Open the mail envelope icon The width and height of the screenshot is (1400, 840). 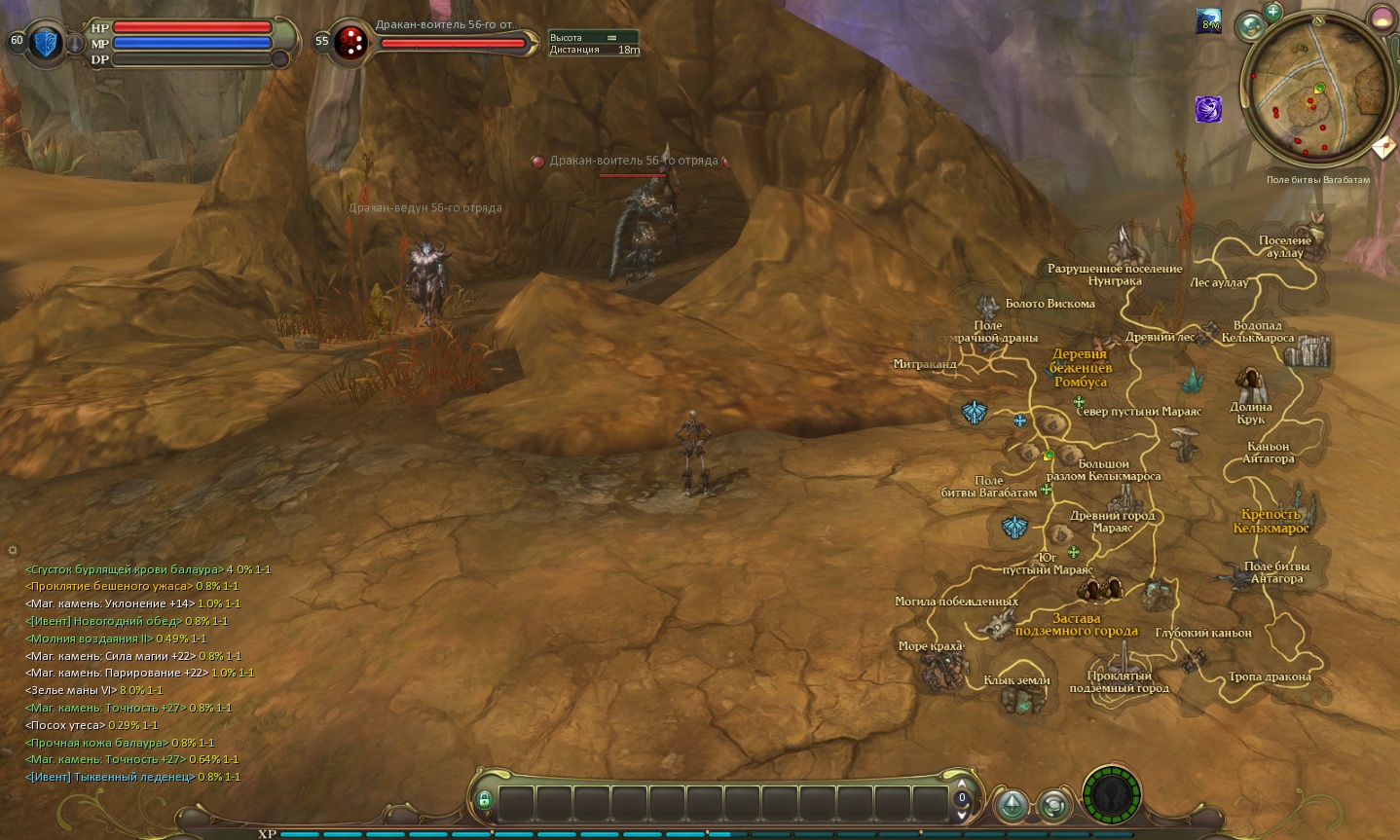click(x=1383, y=148)
